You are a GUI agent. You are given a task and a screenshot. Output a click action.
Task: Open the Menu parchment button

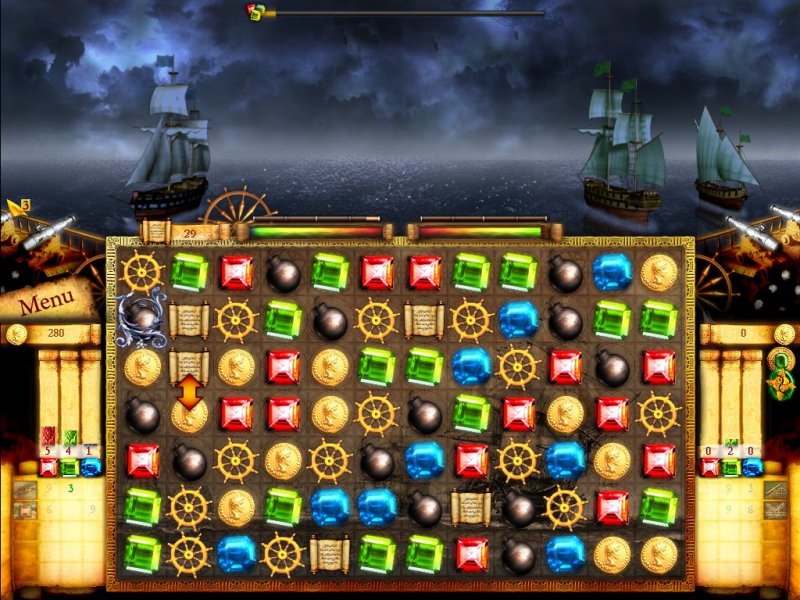[44, 300]
